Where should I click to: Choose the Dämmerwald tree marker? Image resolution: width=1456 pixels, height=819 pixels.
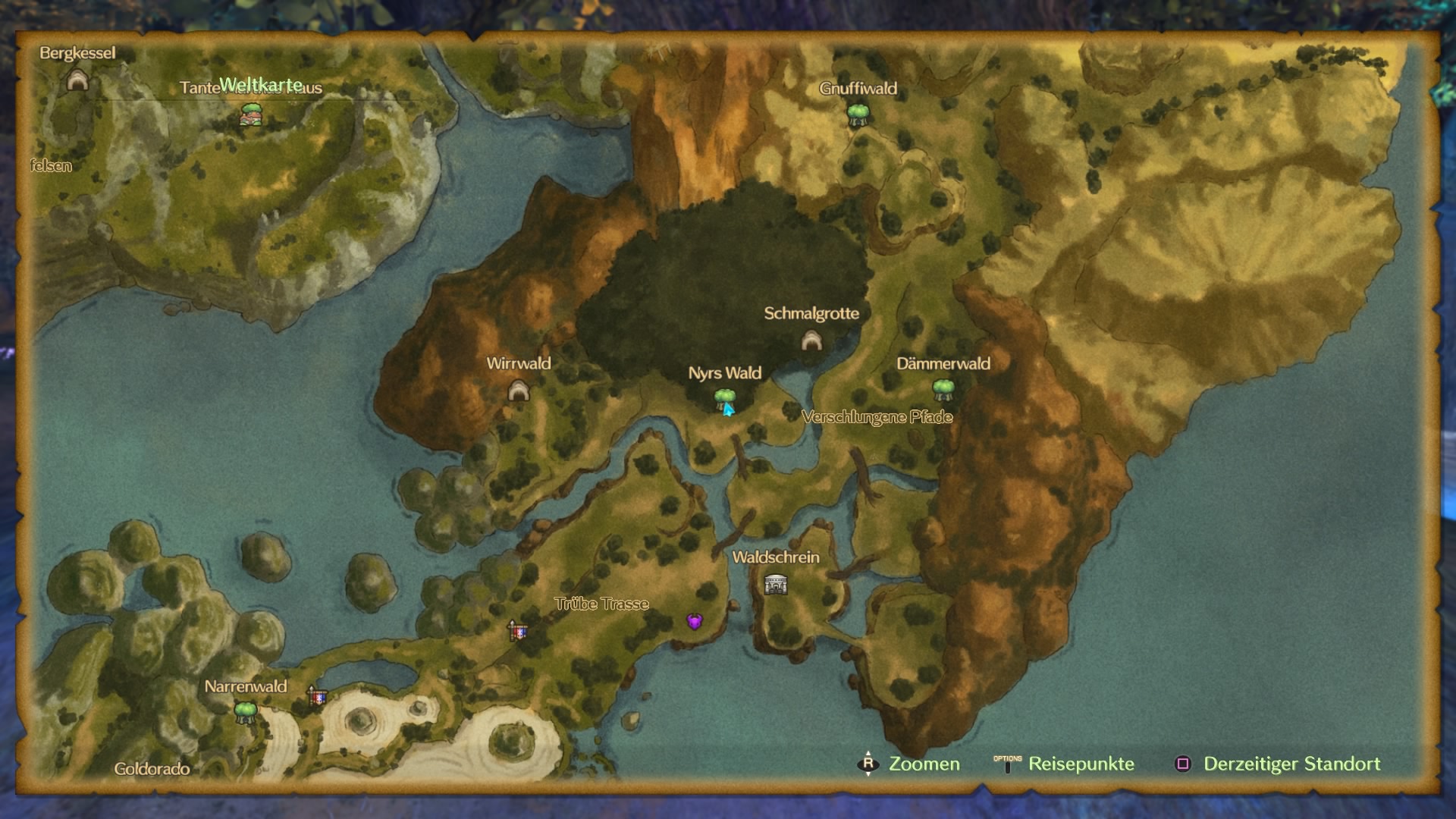(943, 390)
